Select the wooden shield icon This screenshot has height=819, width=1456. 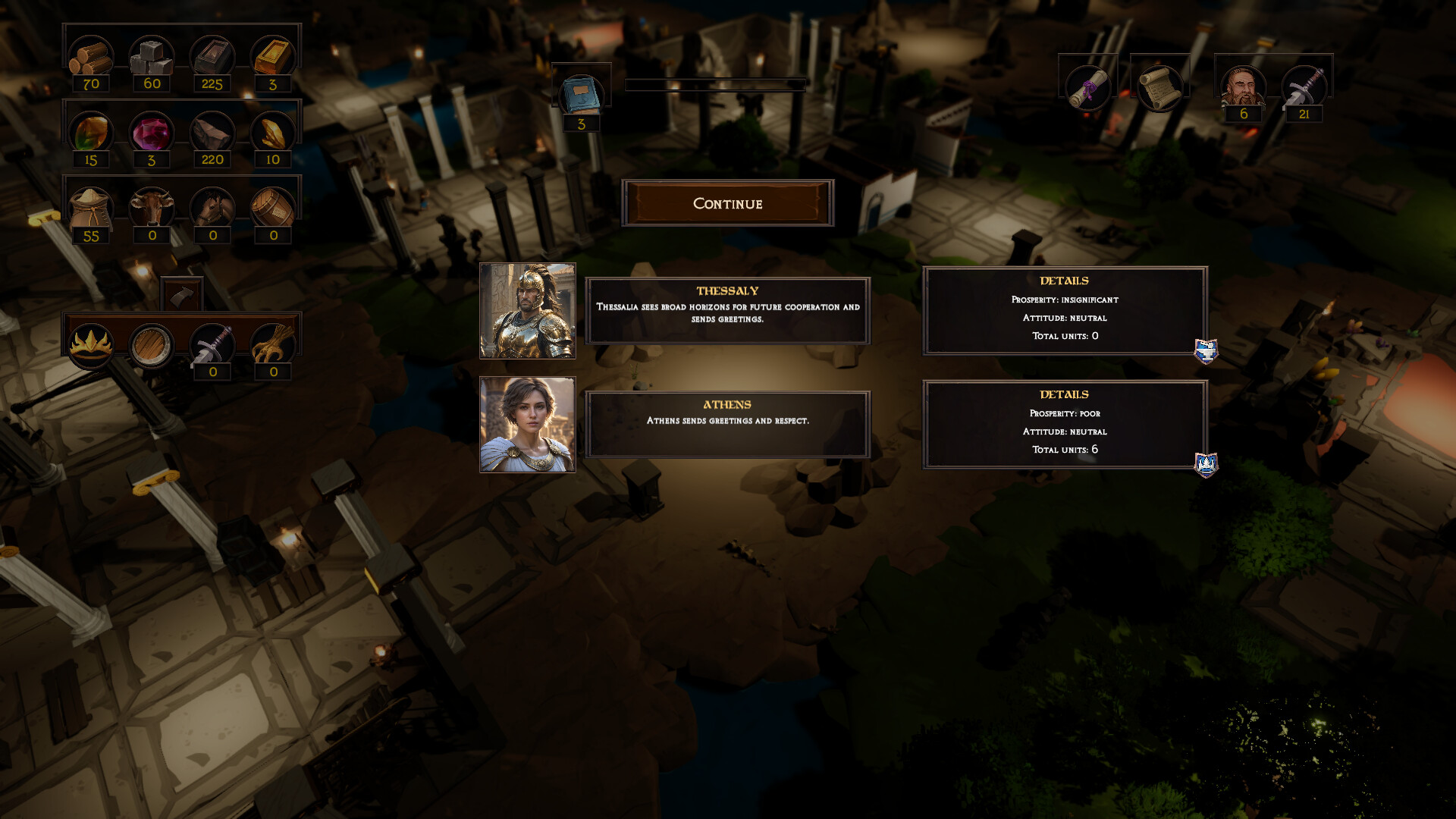152,346
